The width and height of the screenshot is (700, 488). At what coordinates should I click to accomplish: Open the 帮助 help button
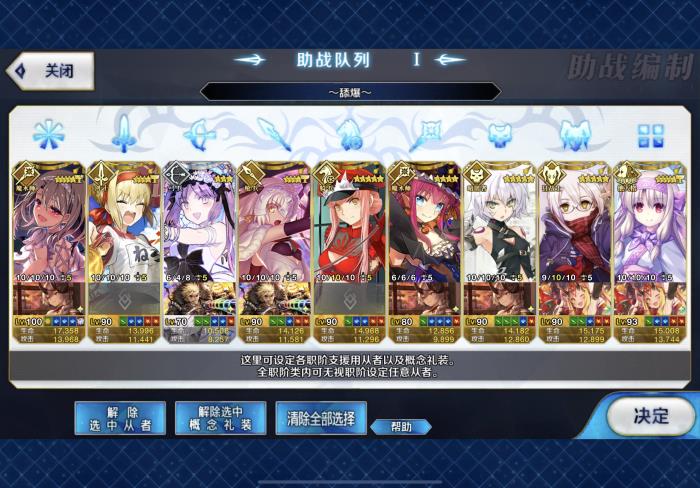coord(400,426)
